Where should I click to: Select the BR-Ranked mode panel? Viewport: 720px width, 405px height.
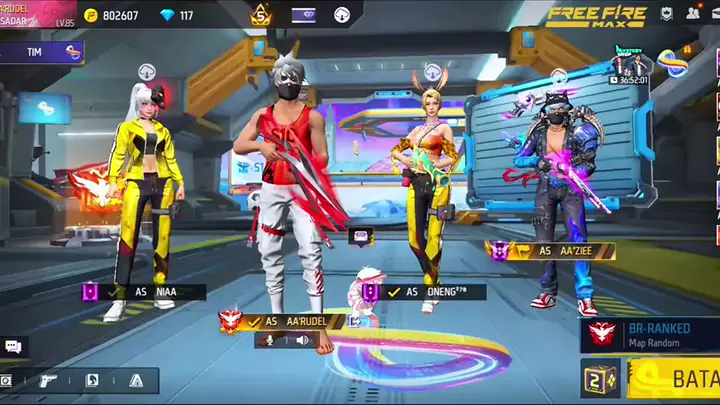coord(650,336)
